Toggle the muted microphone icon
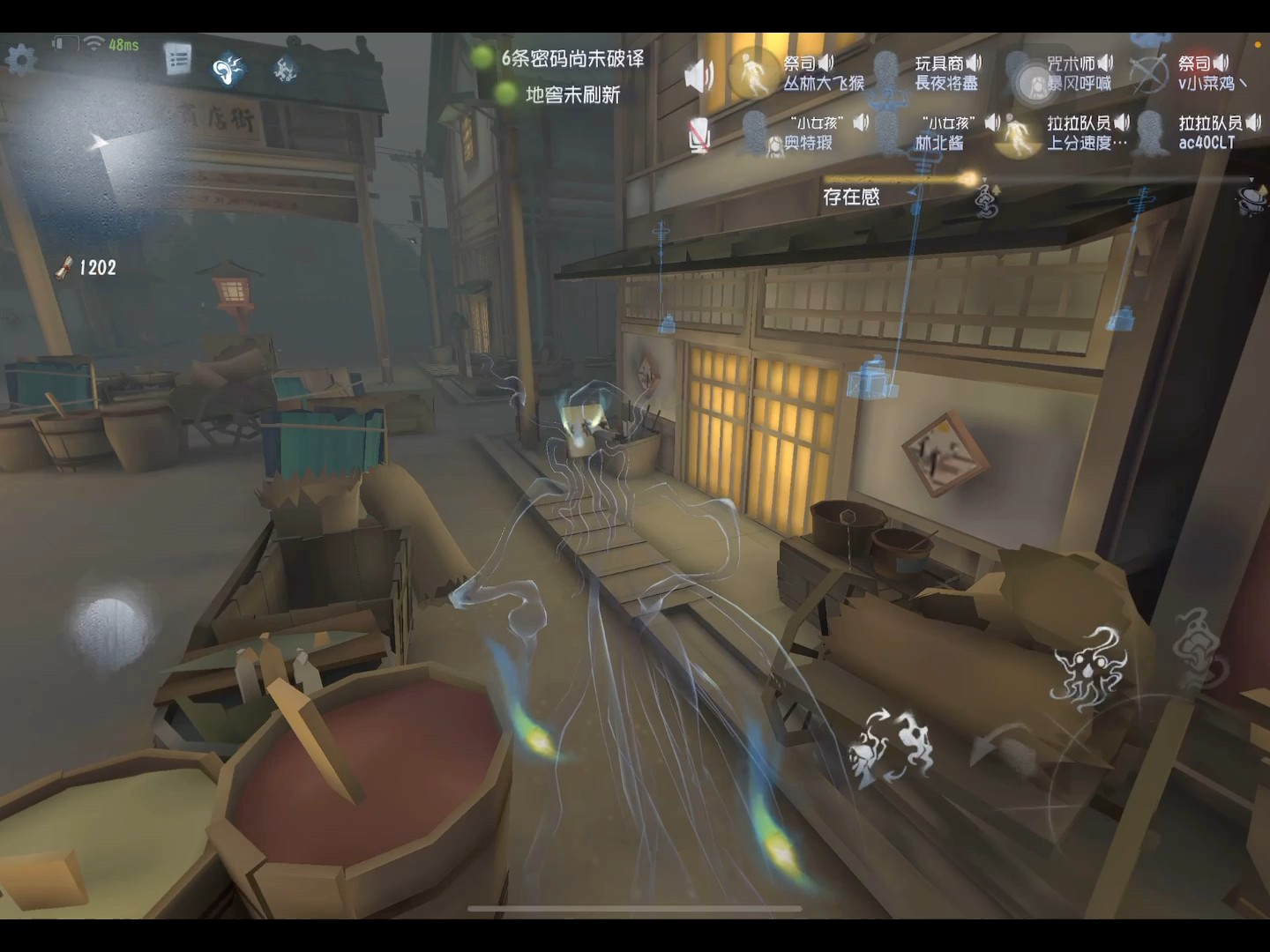 (x=698, y=136)
